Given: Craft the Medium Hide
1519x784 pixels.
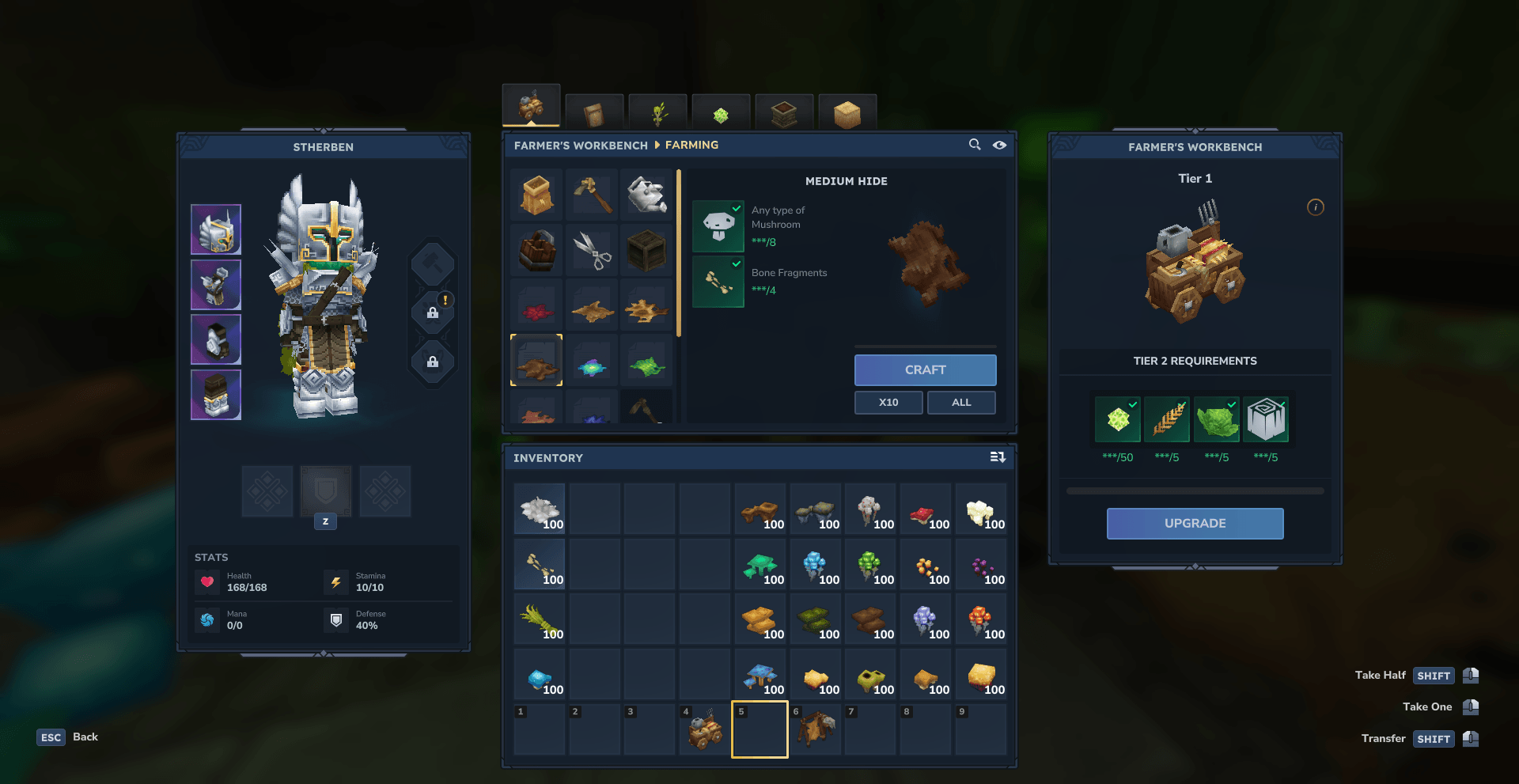Looking at the screenshot, I should click(x=925, y=369).
